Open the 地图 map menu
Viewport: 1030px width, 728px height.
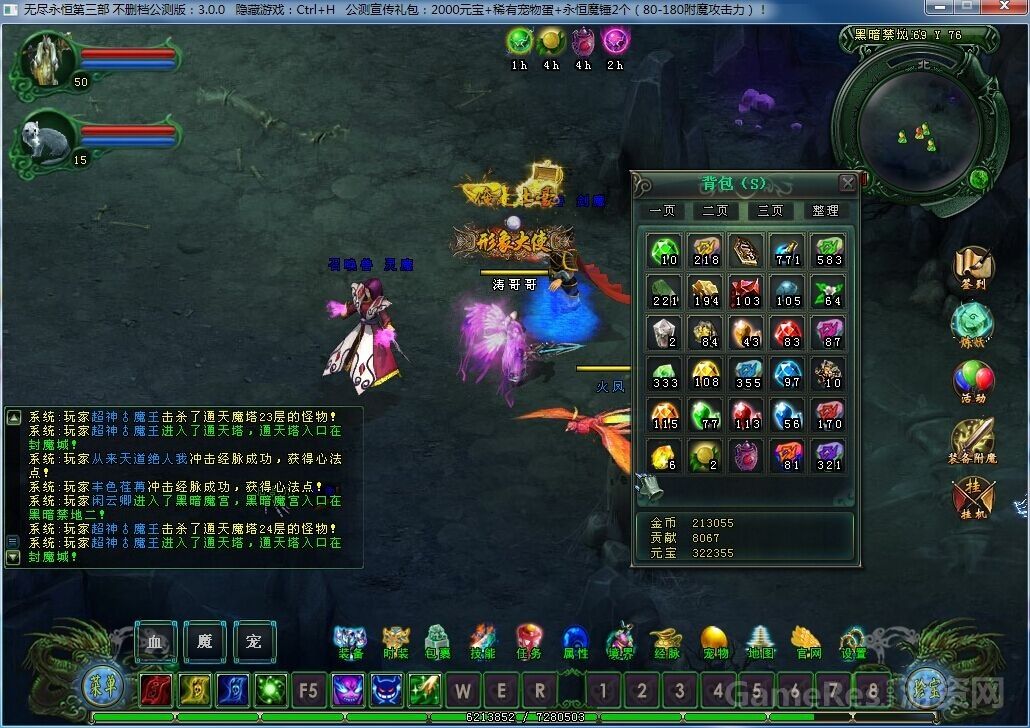pos(760,640)
